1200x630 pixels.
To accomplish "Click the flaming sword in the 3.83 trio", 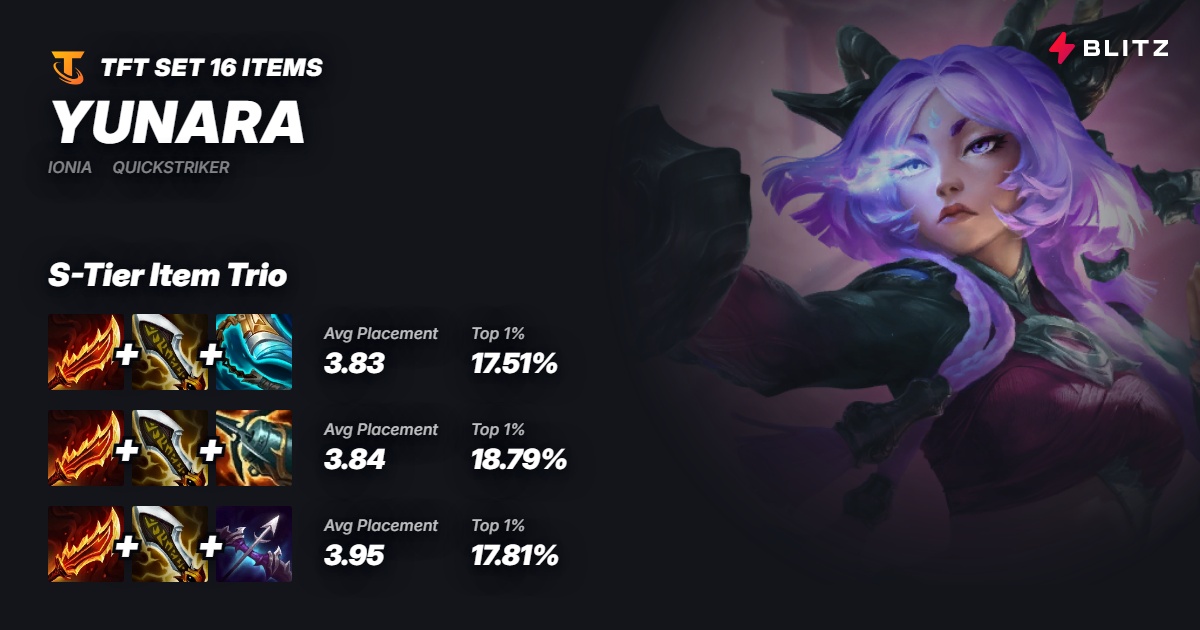I will [86, 352].
